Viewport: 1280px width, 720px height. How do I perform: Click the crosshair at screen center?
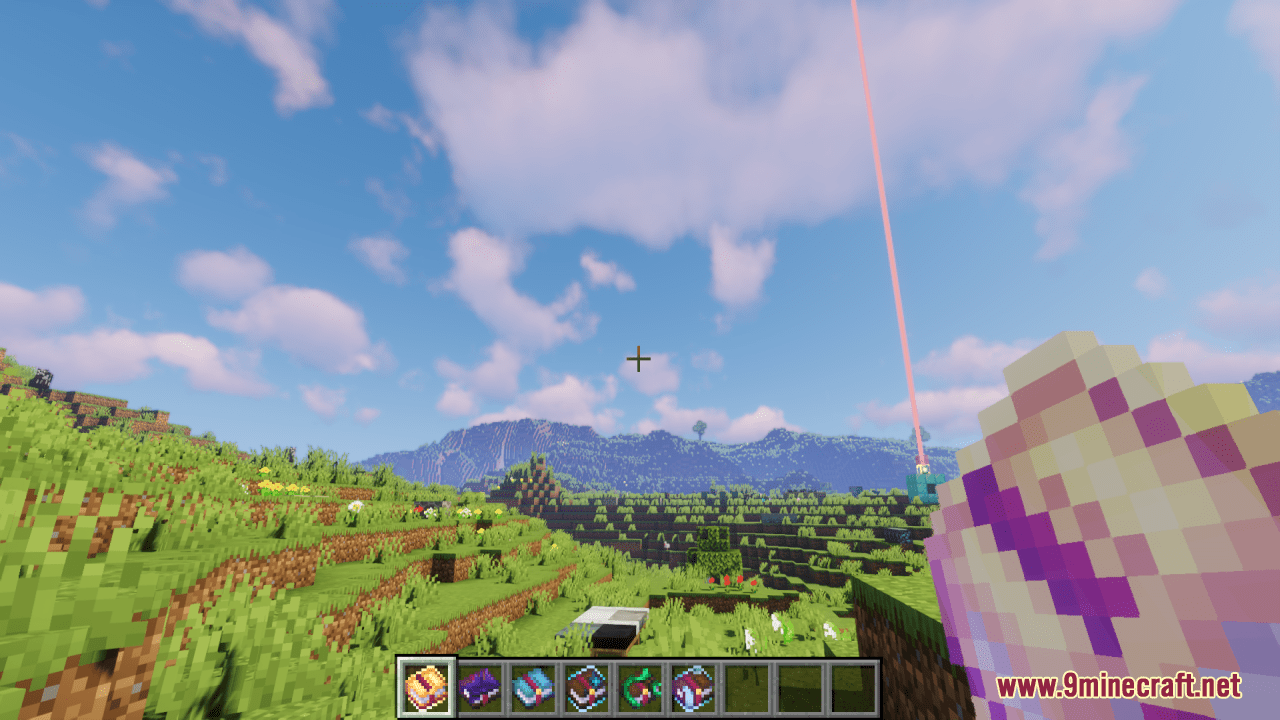point(640,358)
